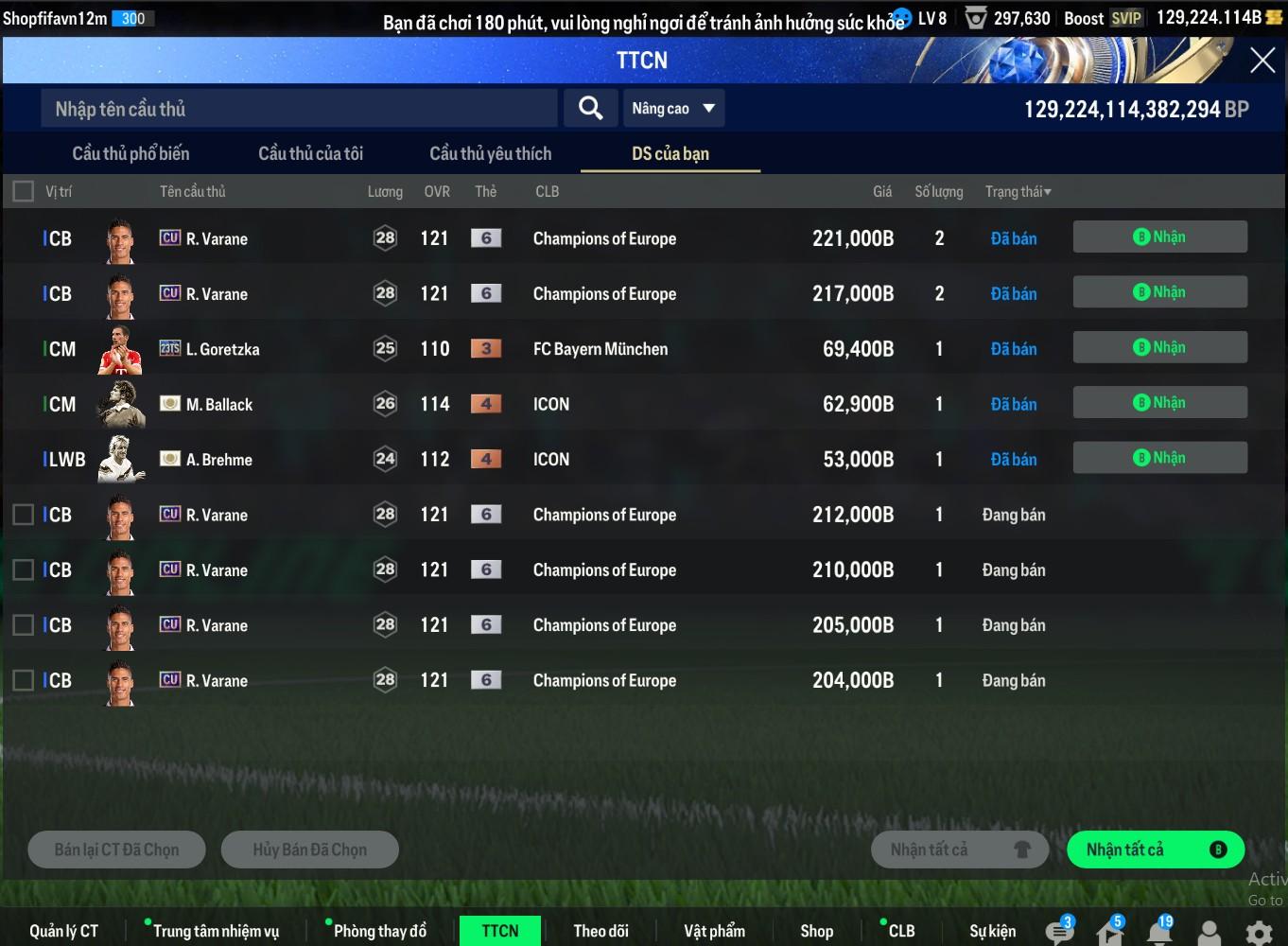Show the Cầu thủ yêu thích tab
The image size is (1288, 946).
coord(490,153)
